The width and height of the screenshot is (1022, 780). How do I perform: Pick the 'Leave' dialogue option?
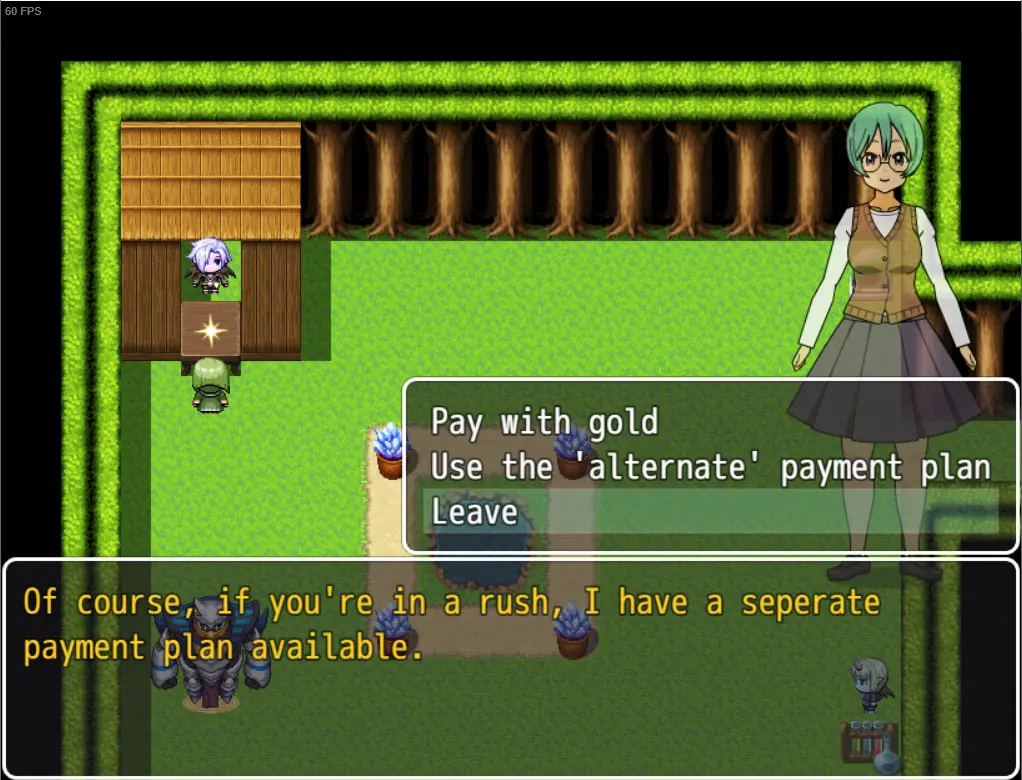(475, 512)
